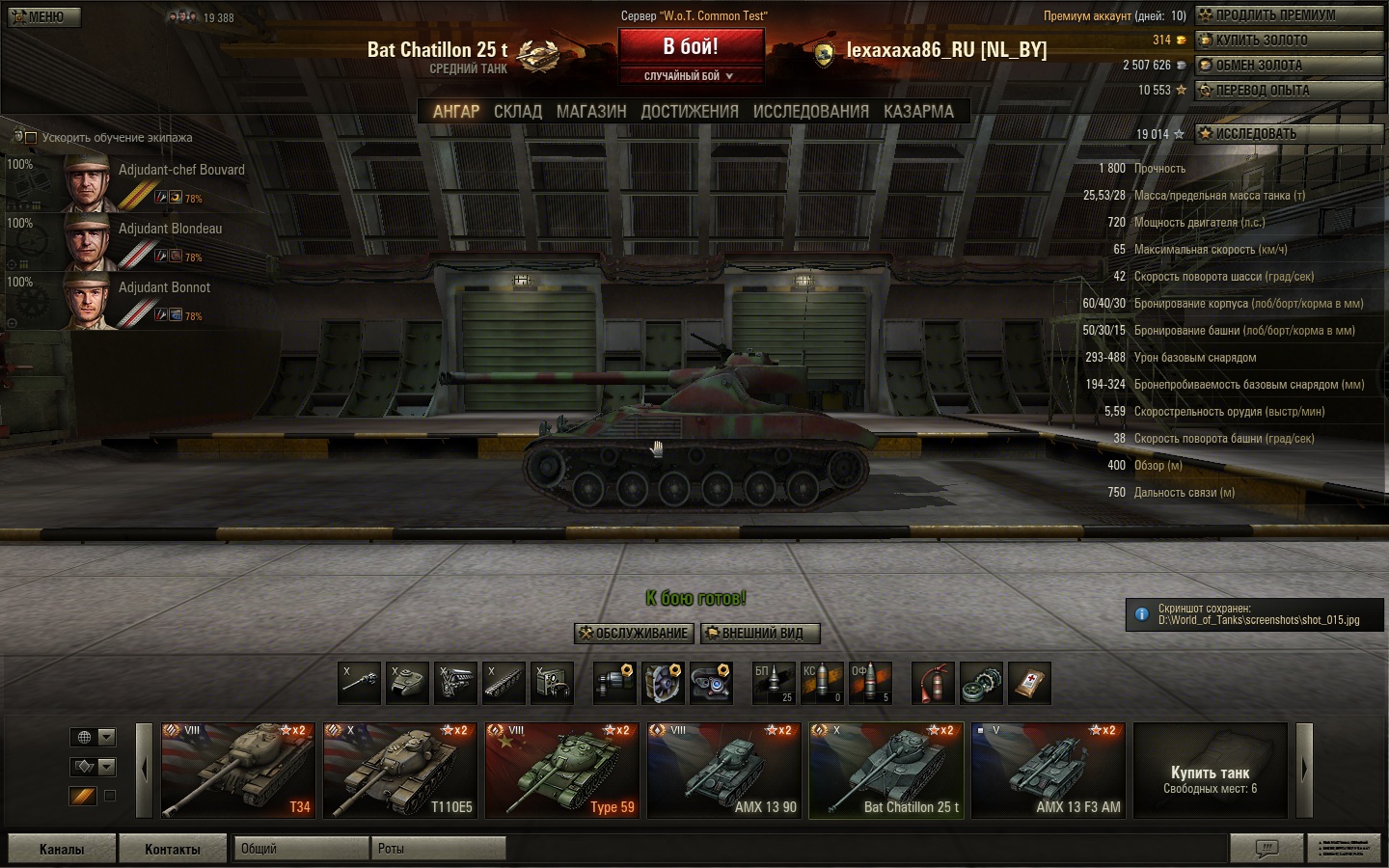The image size is (1389, 868).
Task: Click the Купить танк slot
Action: (x=1210, y=771)
